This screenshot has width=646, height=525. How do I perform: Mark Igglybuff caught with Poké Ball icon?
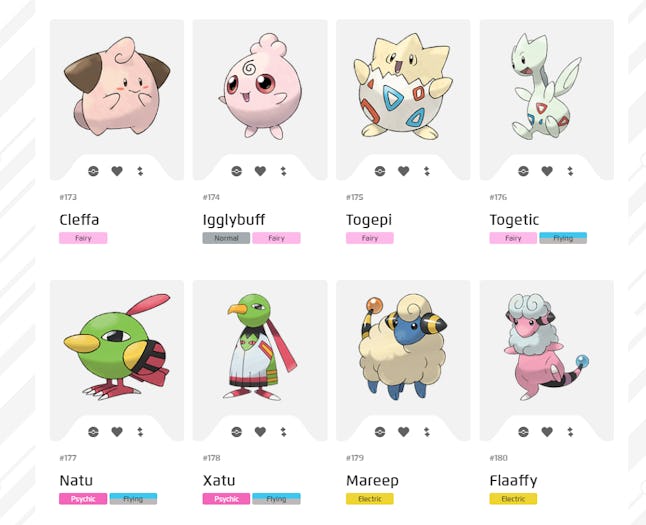[x=237, y=171]
